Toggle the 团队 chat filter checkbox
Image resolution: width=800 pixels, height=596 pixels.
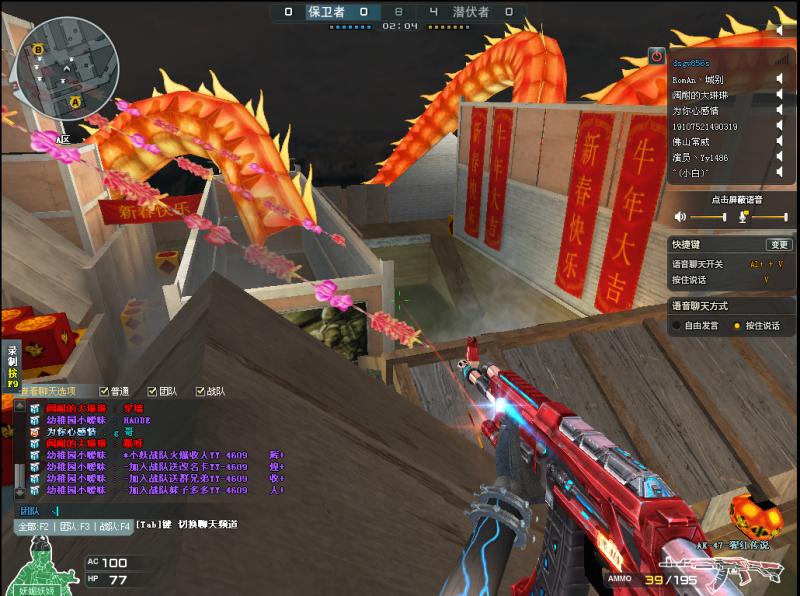coord(153,391)
